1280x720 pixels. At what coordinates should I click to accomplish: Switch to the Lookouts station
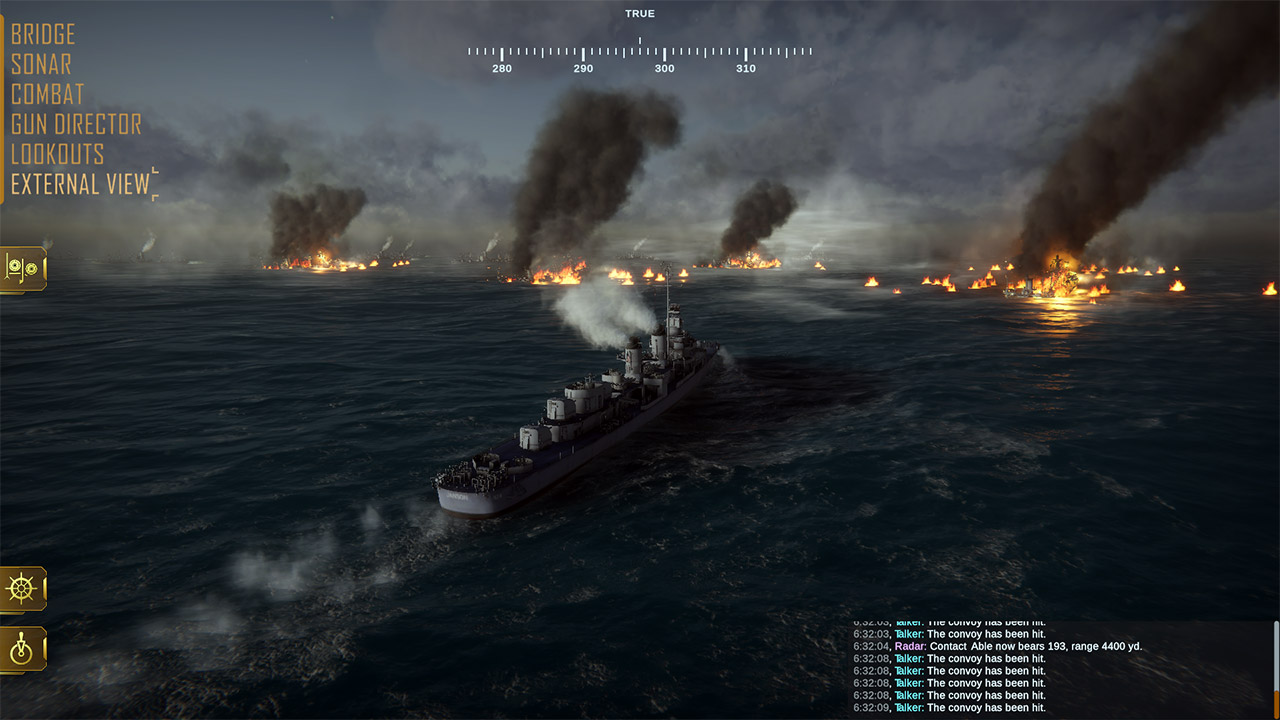pos(56,154)
